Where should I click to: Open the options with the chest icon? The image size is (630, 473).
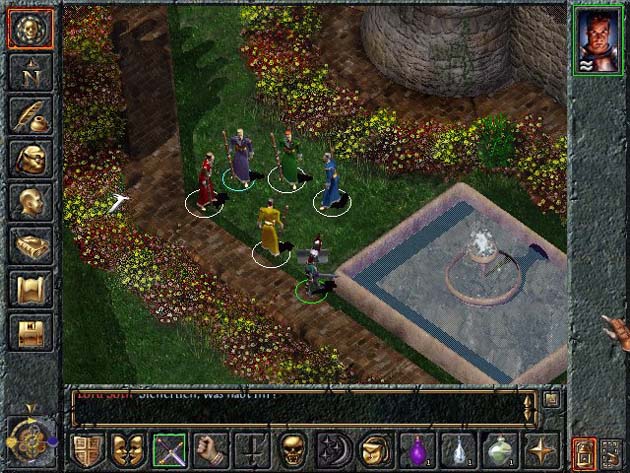coord(31,331)
